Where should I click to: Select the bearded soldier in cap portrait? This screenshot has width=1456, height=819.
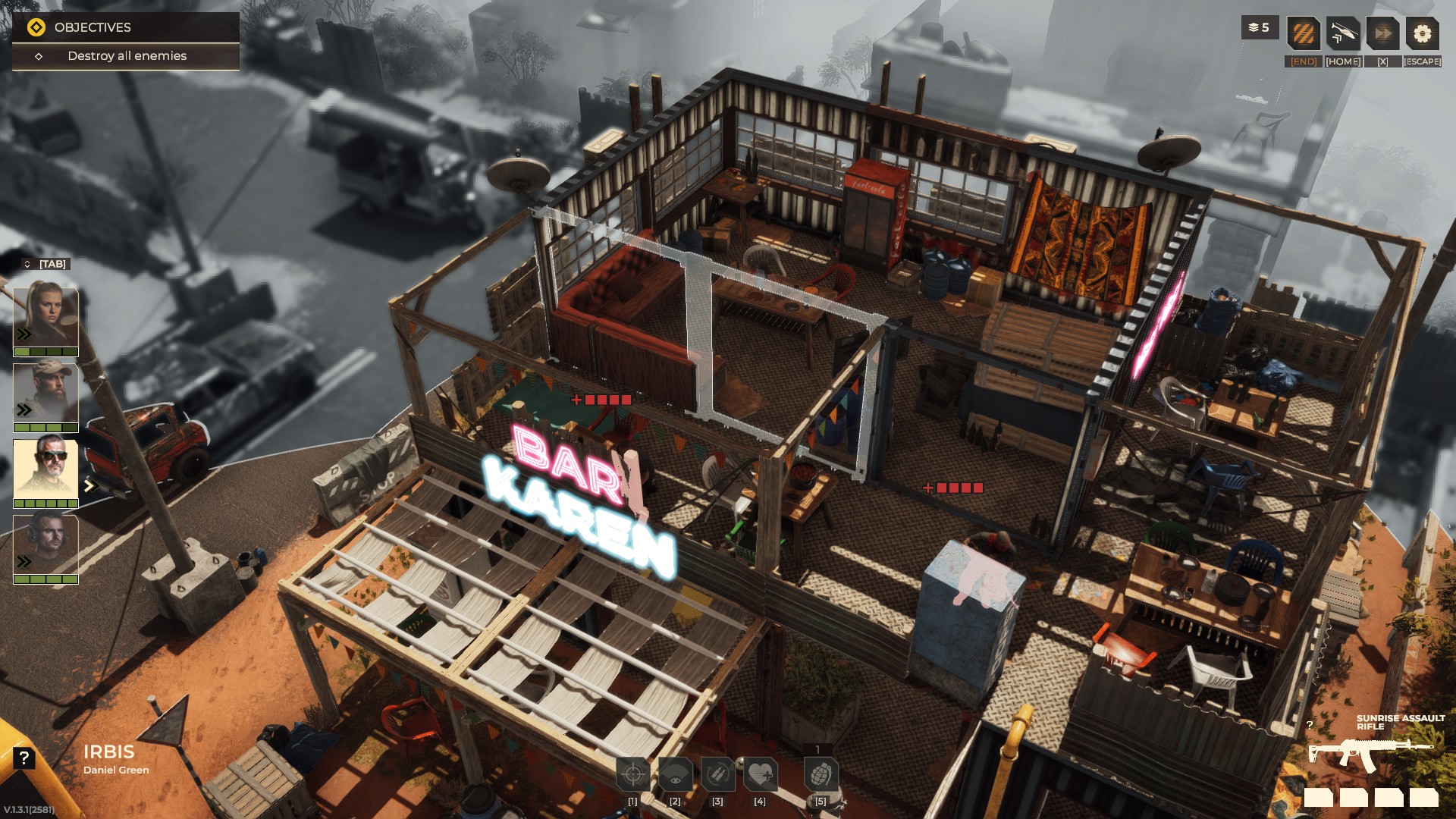pos(45,393)
